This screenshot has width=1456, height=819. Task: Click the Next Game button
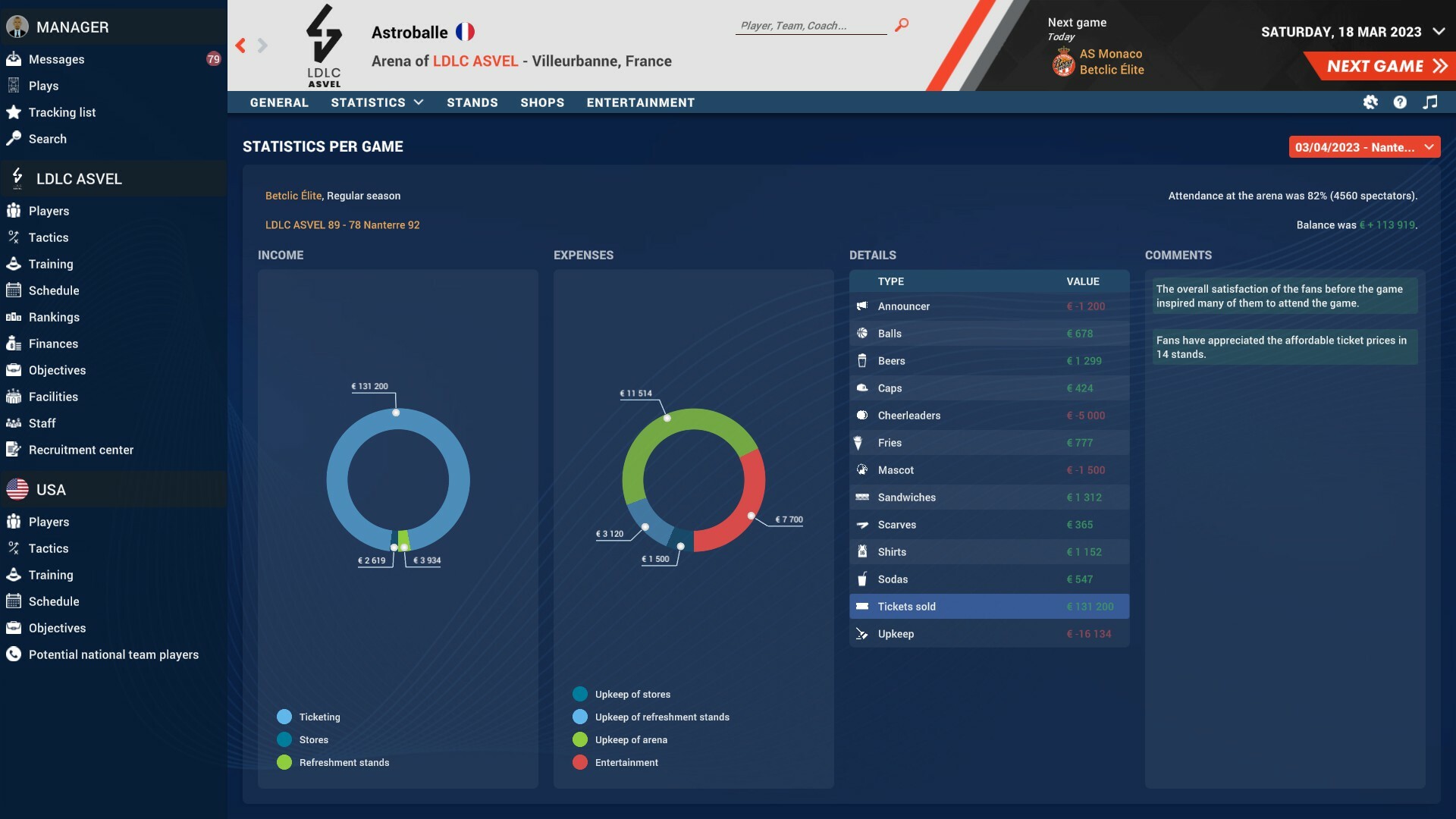1382,65
